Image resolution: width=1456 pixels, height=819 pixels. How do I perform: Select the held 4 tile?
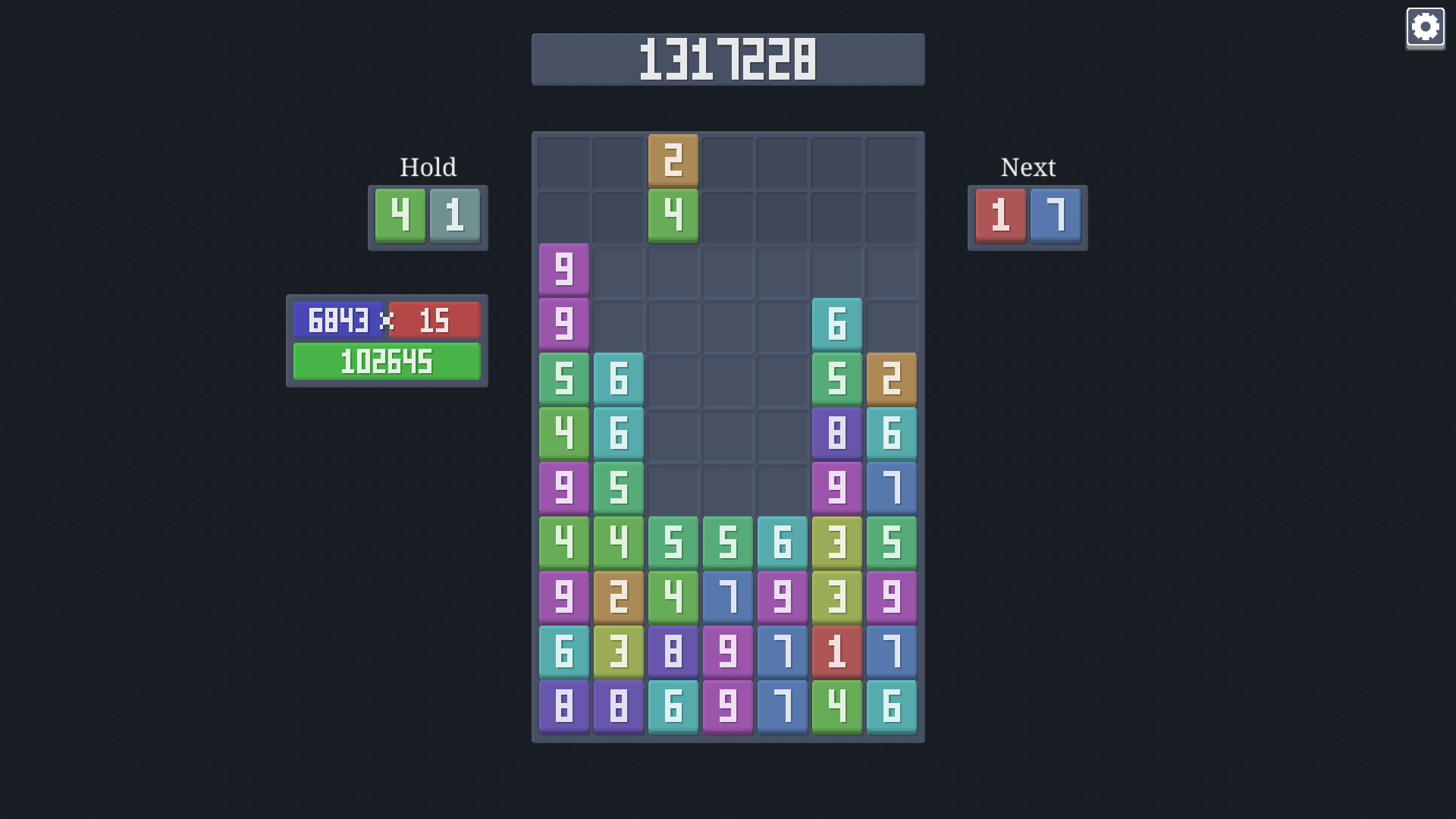400,218
